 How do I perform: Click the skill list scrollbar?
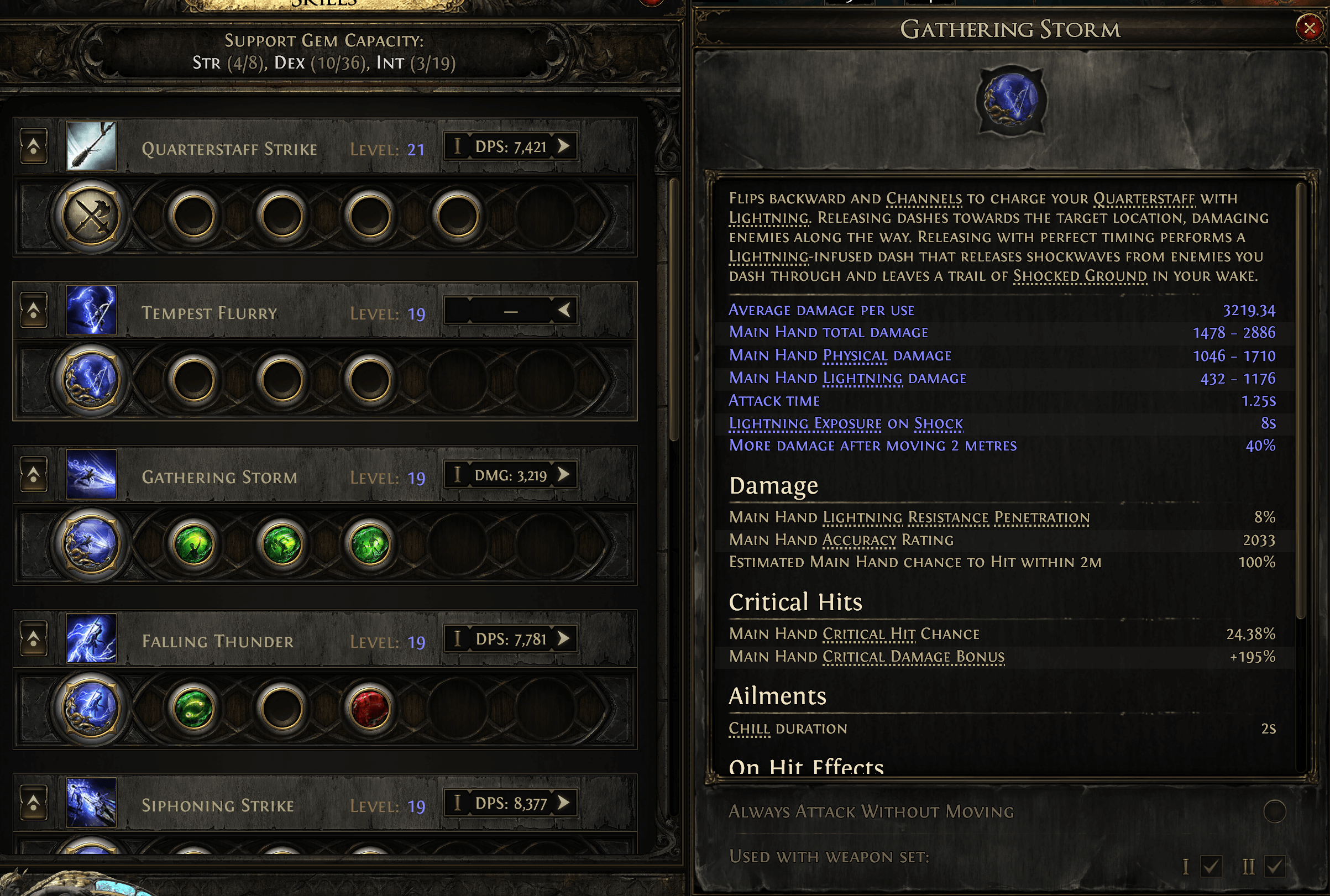(674, 308)
